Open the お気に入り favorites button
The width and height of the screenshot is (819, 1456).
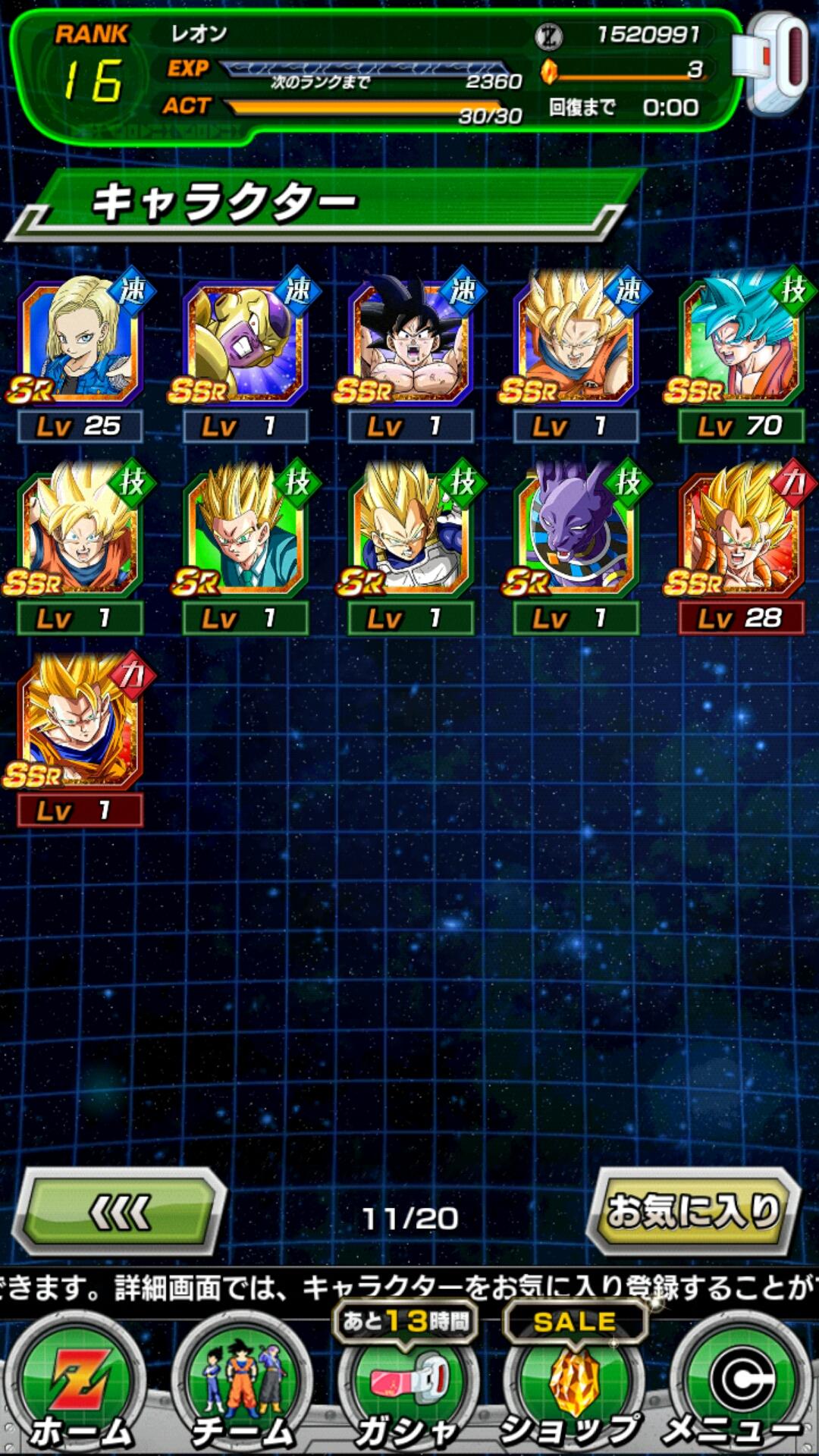(x=693, y=1211)
